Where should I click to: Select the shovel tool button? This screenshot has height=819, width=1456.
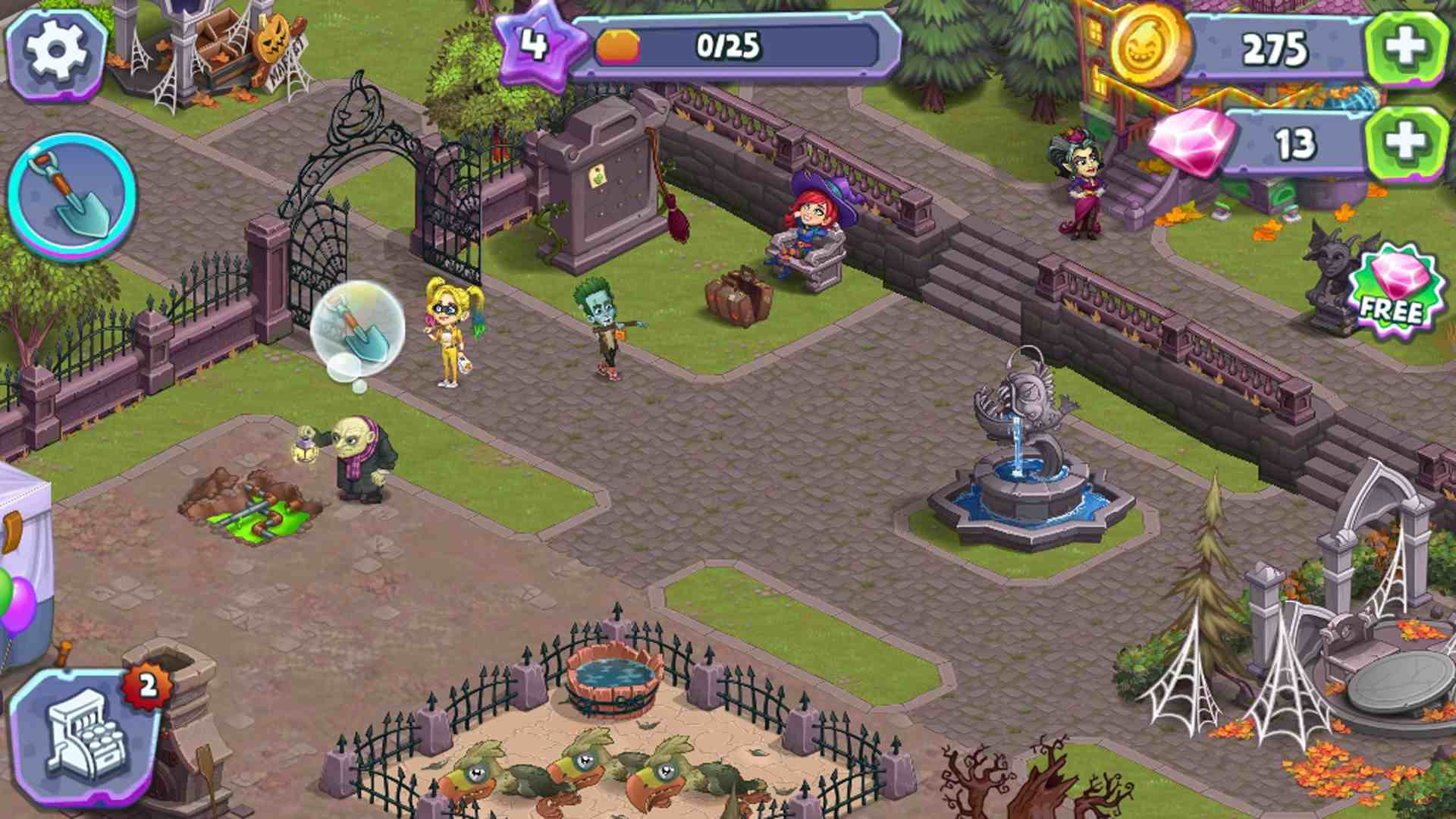[72, 196]
